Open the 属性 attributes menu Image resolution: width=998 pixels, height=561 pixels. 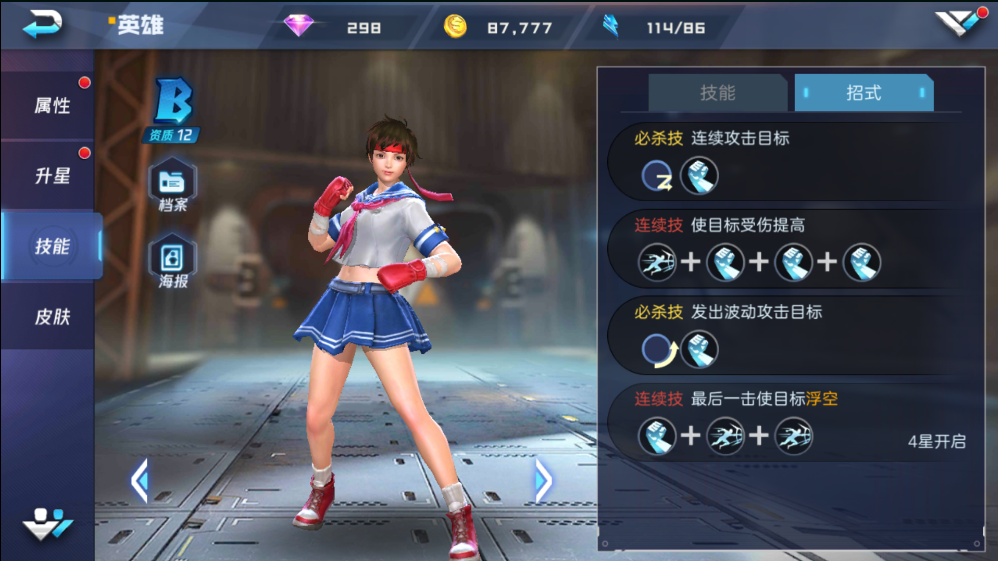(51, 105)
